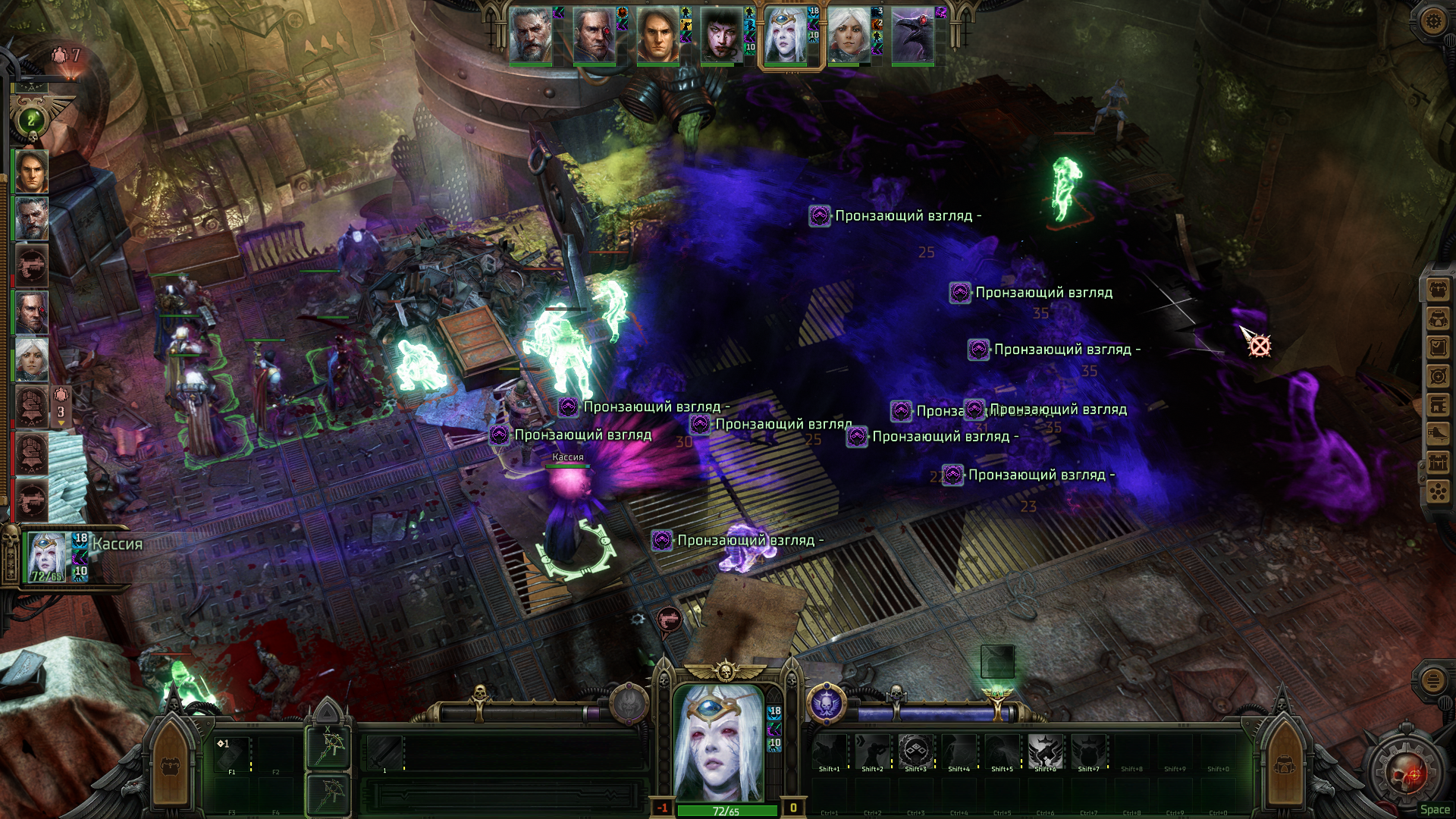
Task: Select the top party portrait on left
Action: 32,171
